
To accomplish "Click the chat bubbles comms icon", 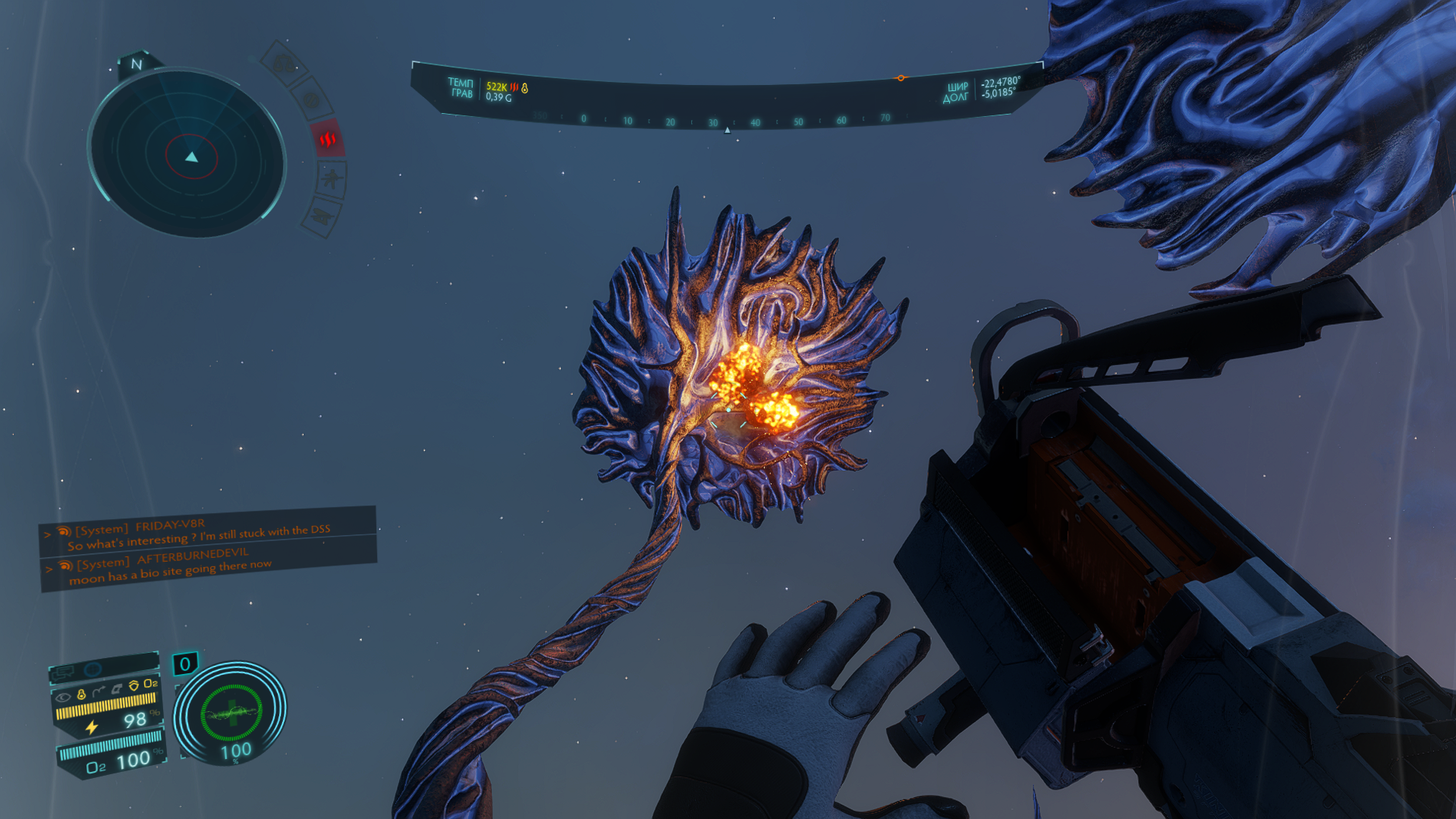I will [62, 672].
